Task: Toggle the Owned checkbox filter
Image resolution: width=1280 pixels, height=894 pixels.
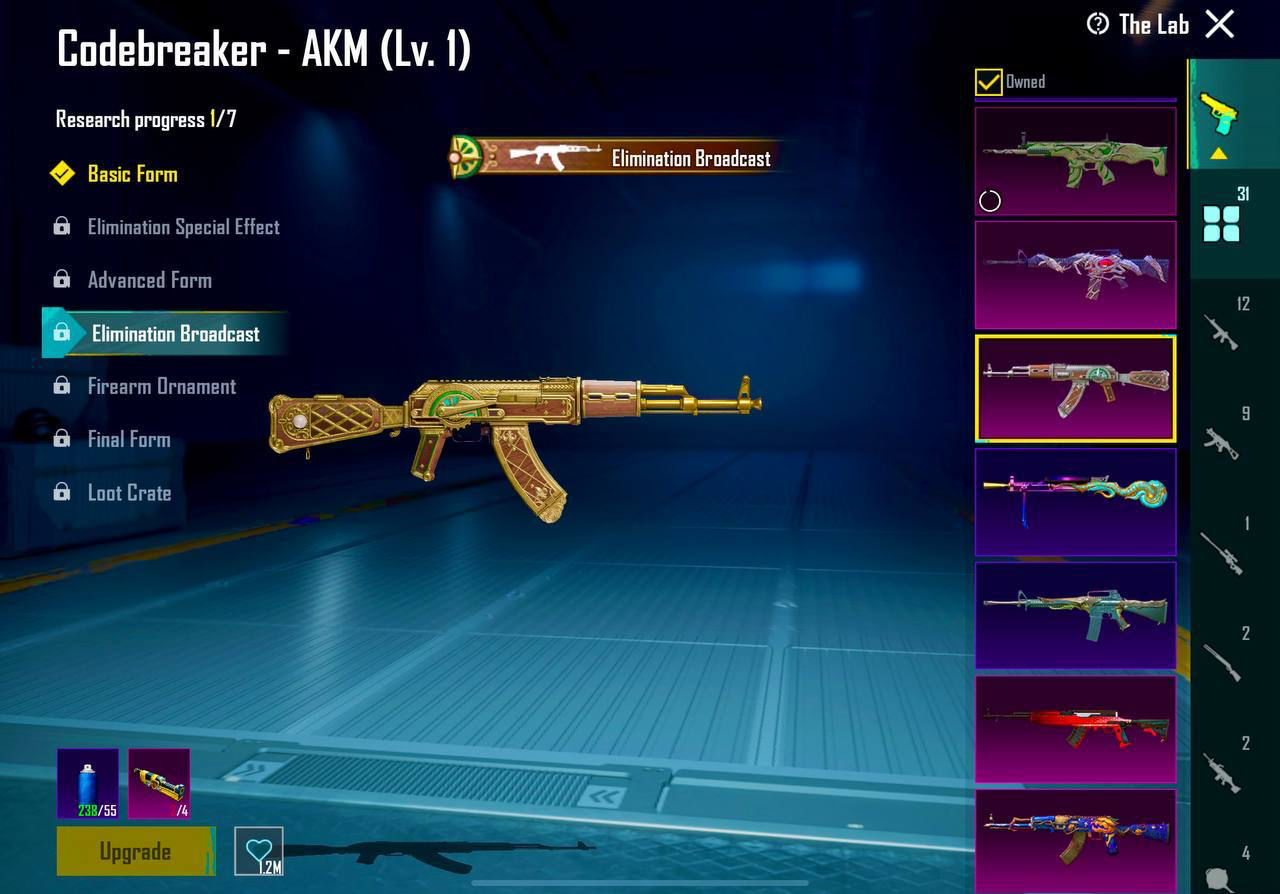Action: [x=988, y=82]
